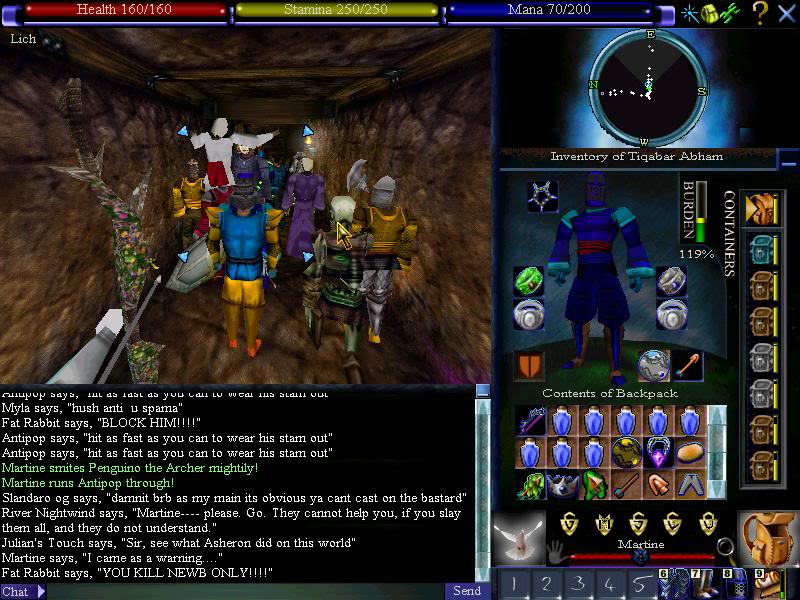Select the green bracelet equipment slot

click(x=528, y=281)
